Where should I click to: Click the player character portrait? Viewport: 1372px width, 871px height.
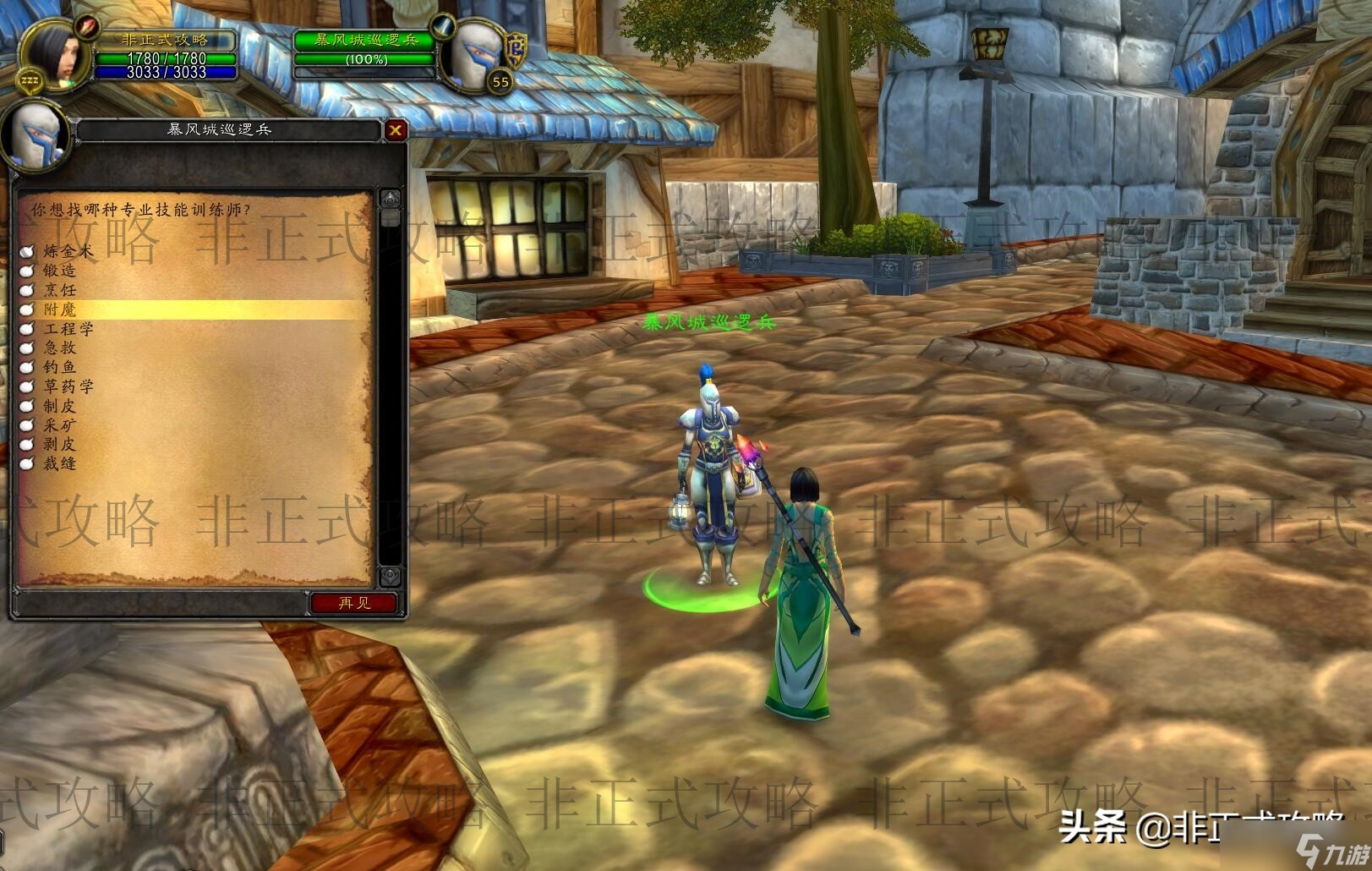point(57,52)
